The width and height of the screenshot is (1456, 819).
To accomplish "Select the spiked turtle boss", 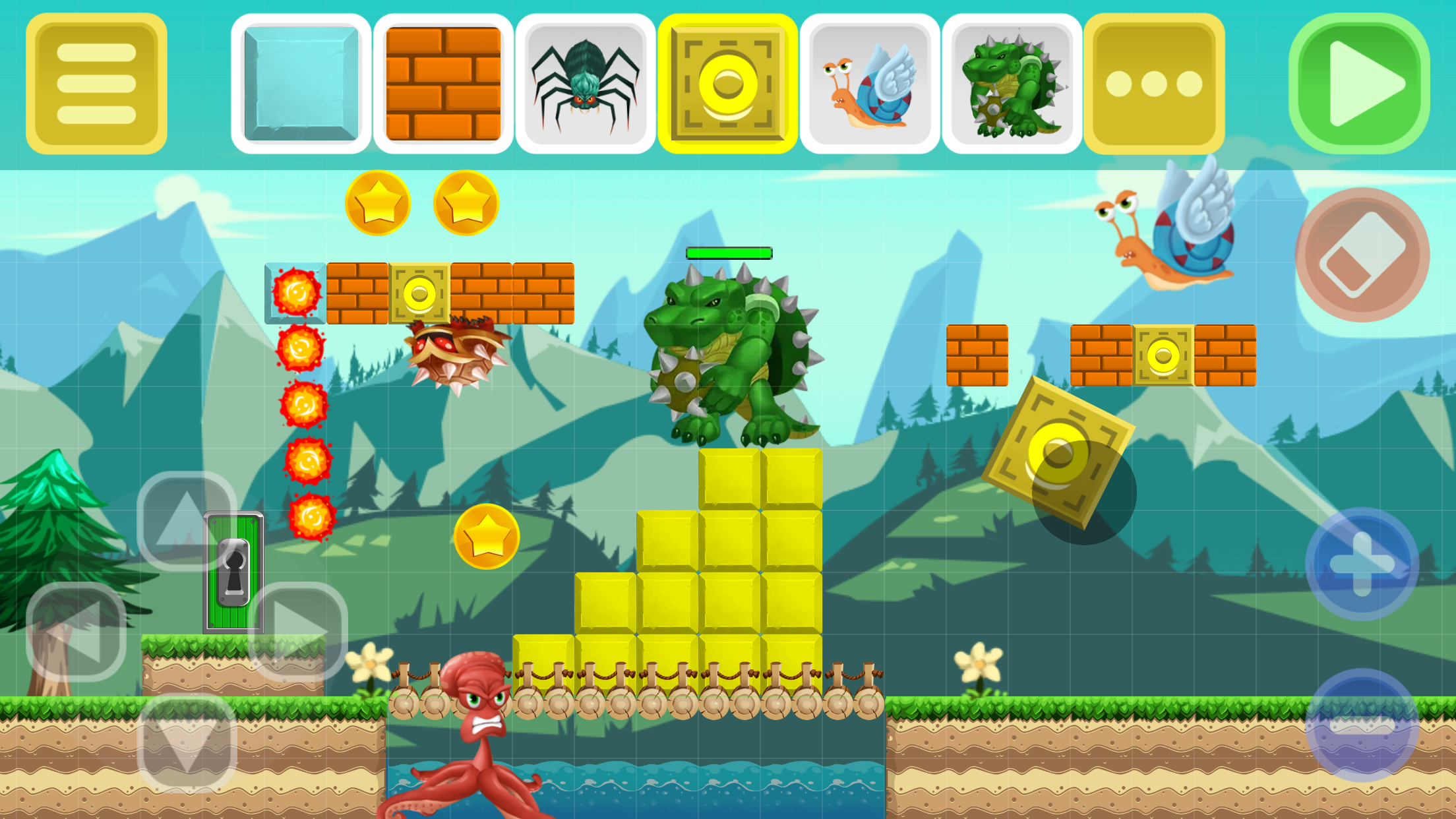I will click(x=1013, y=79).
